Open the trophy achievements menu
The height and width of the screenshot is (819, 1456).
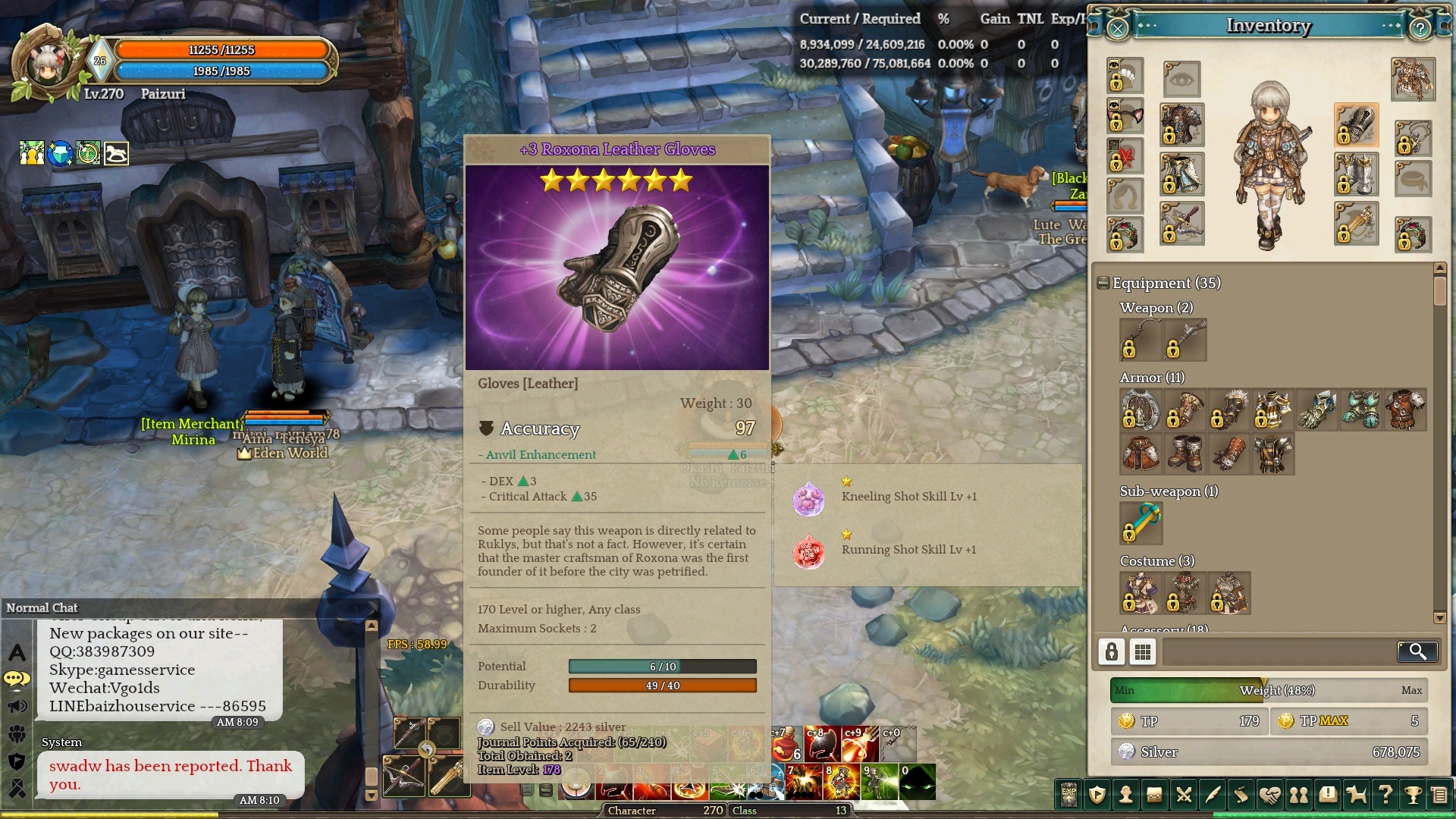[x=1413, y=795]
